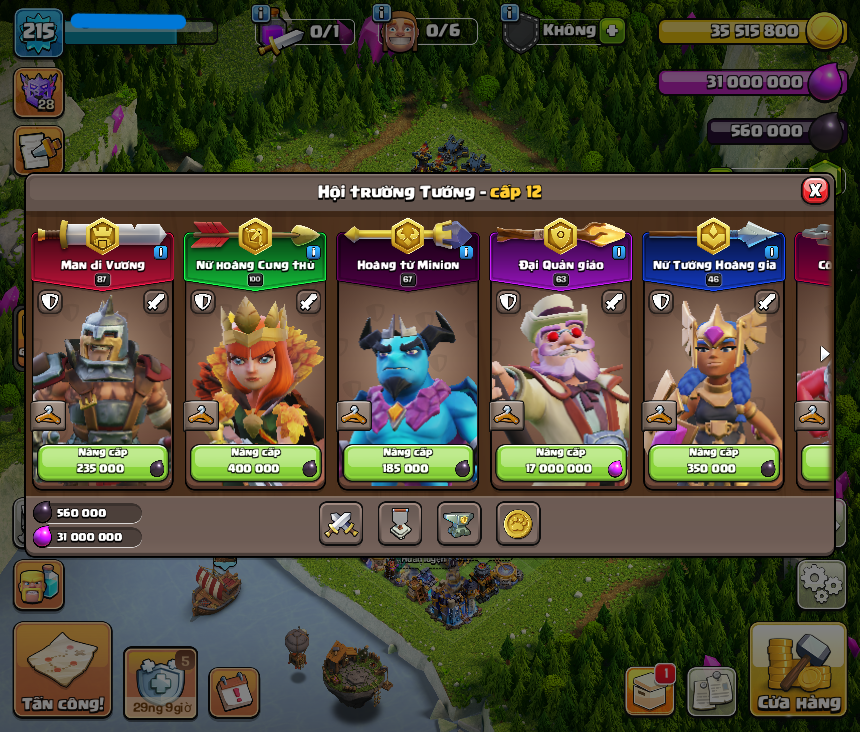860x732 pixels.
Task: Upgrade Man di Vương for 235 000
Action: [x=103, y=463]
